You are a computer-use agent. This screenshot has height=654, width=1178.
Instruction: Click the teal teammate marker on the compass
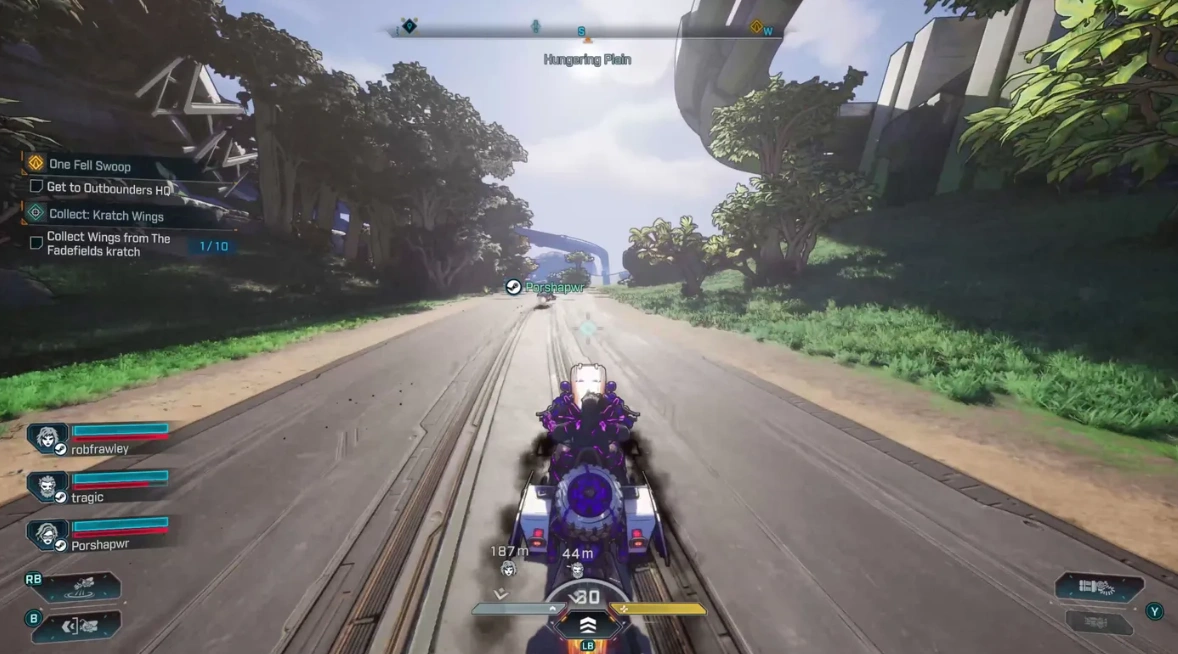coord(536,26)
